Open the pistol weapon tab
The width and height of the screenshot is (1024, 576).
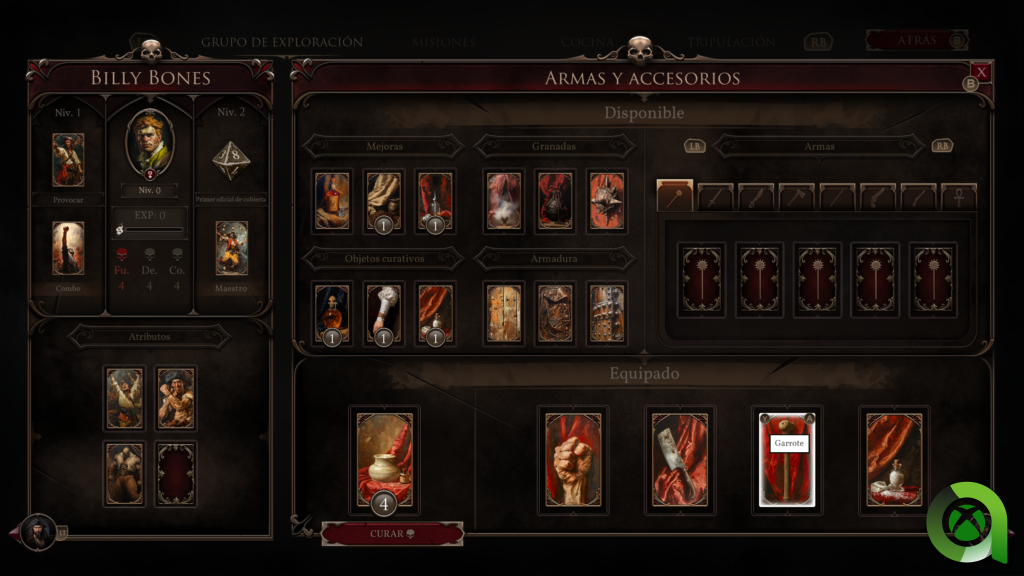[880, 197]
